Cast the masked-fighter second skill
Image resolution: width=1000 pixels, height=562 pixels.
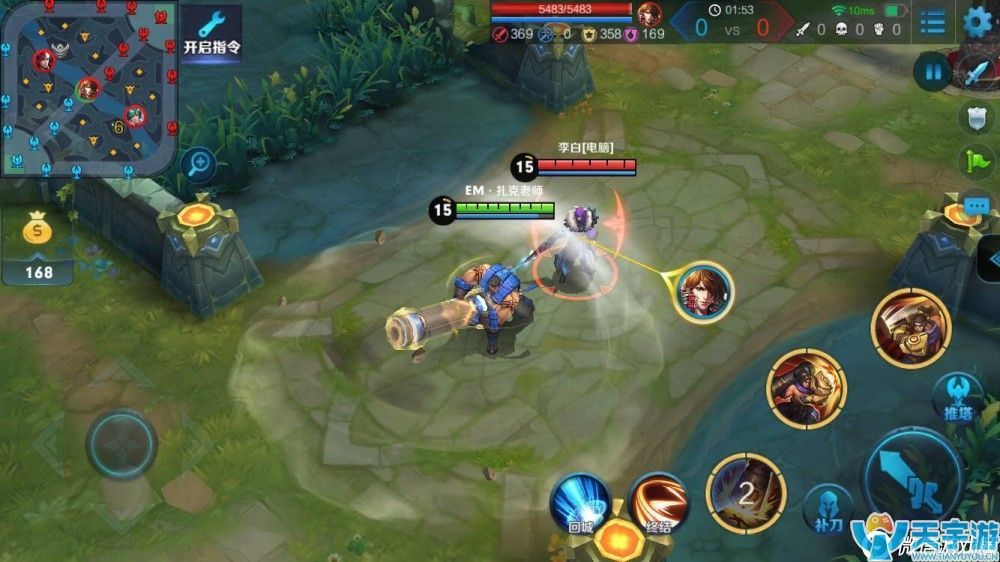[x=806, y=389]
